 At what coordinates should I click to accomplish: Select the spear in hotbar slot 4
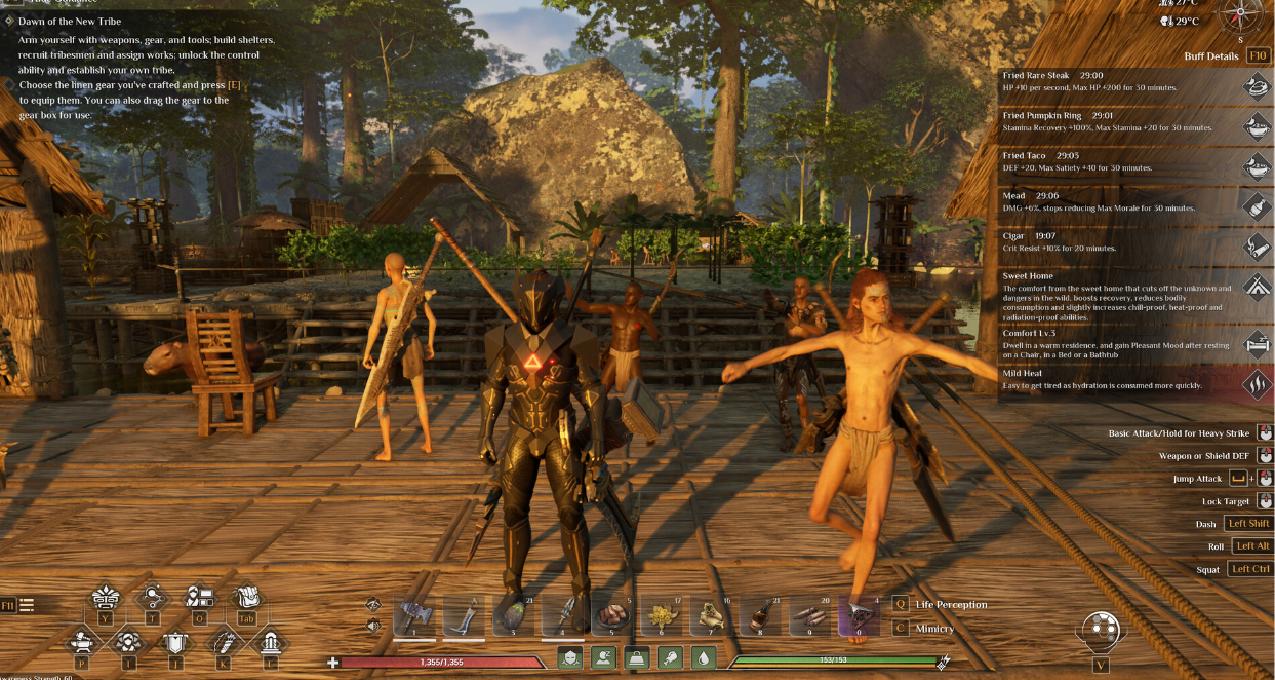[563, 616]
